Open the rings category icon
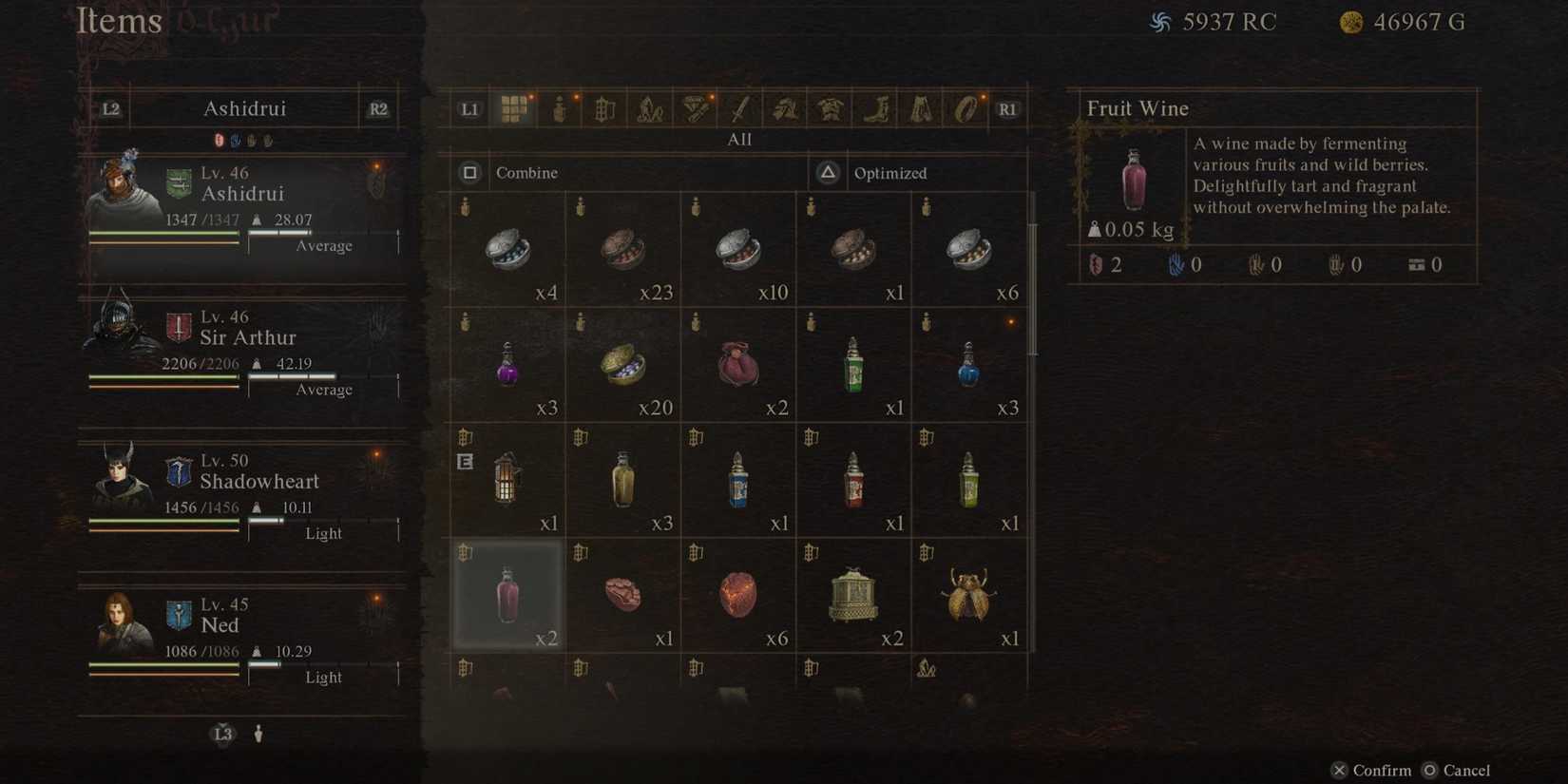This screenshot has width=1568, height=784. tap(966, 108)
